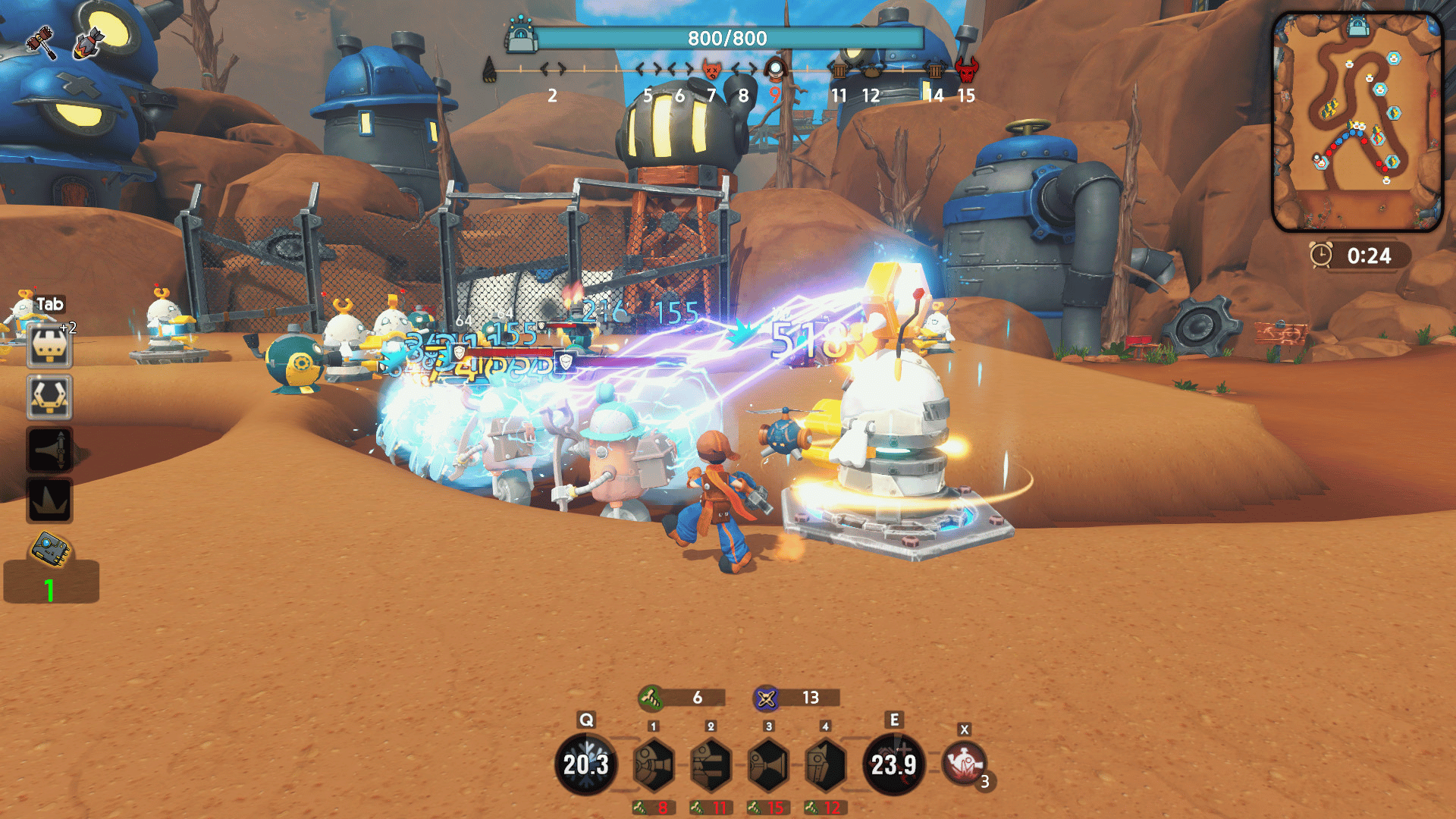
Task: Use the red bomb consumable item
Action: click(965, 764)
